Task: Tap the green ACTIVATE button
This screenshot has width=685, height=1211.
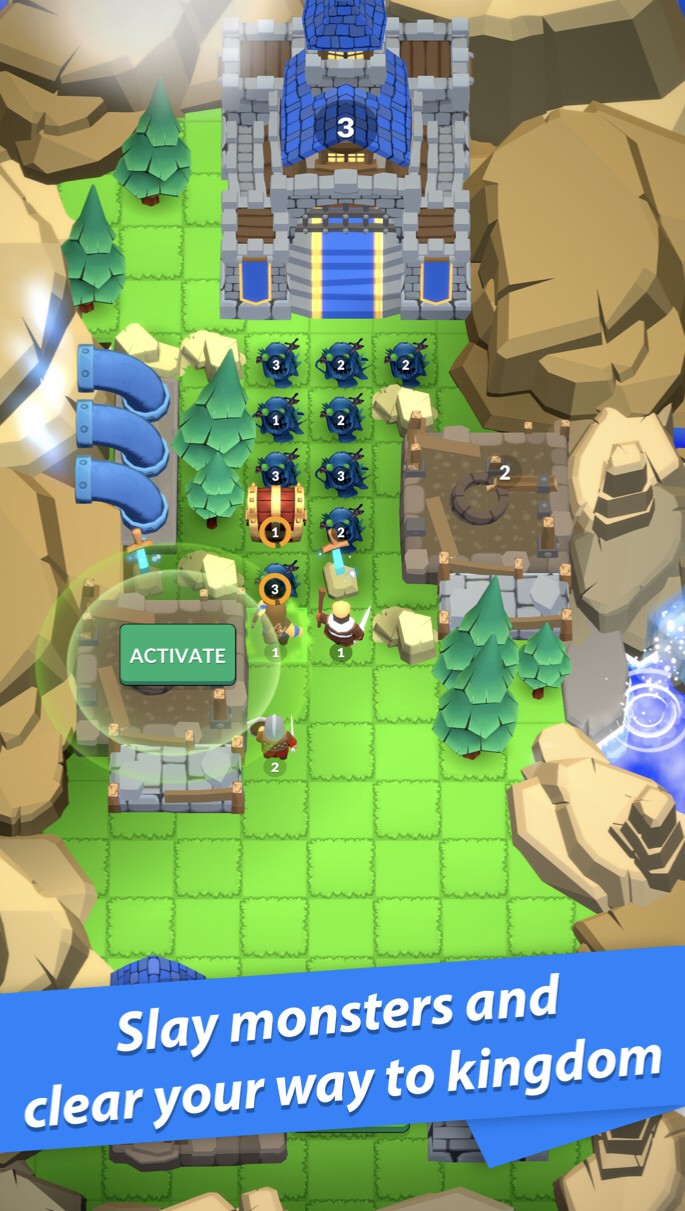Action: coord(178,655)
